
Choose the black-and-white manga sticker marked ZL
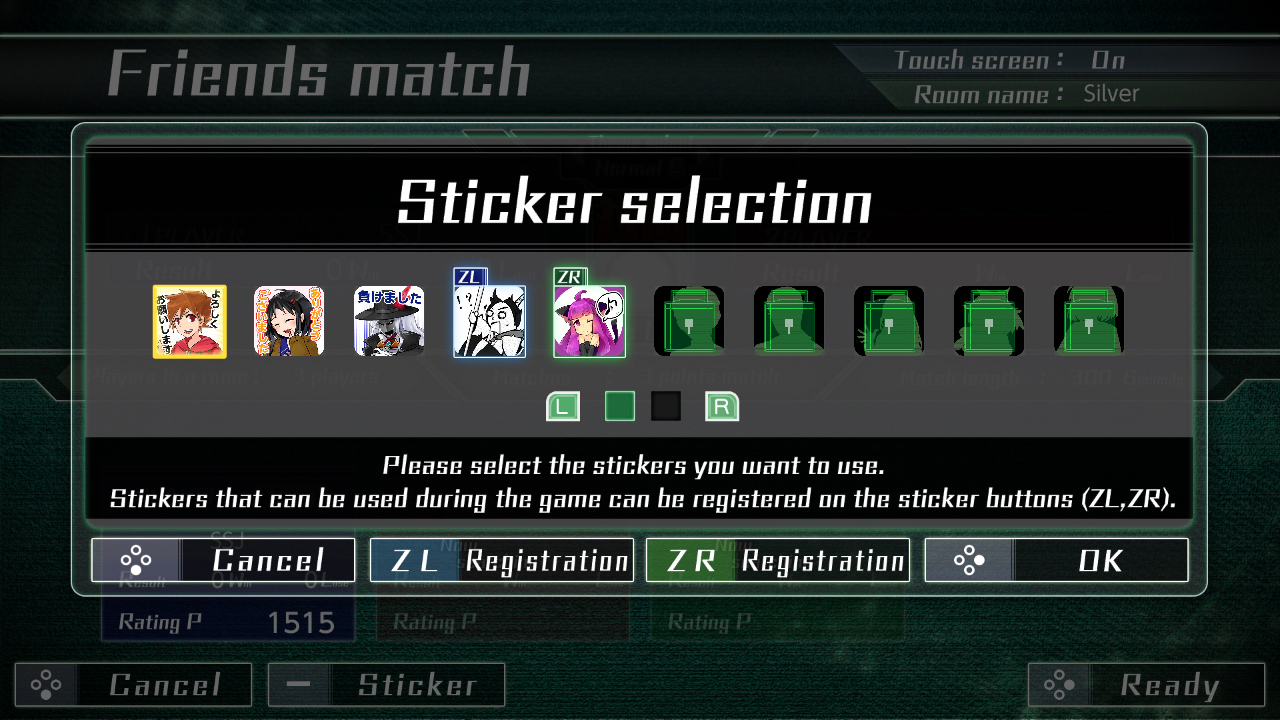(x=489, y=321)
